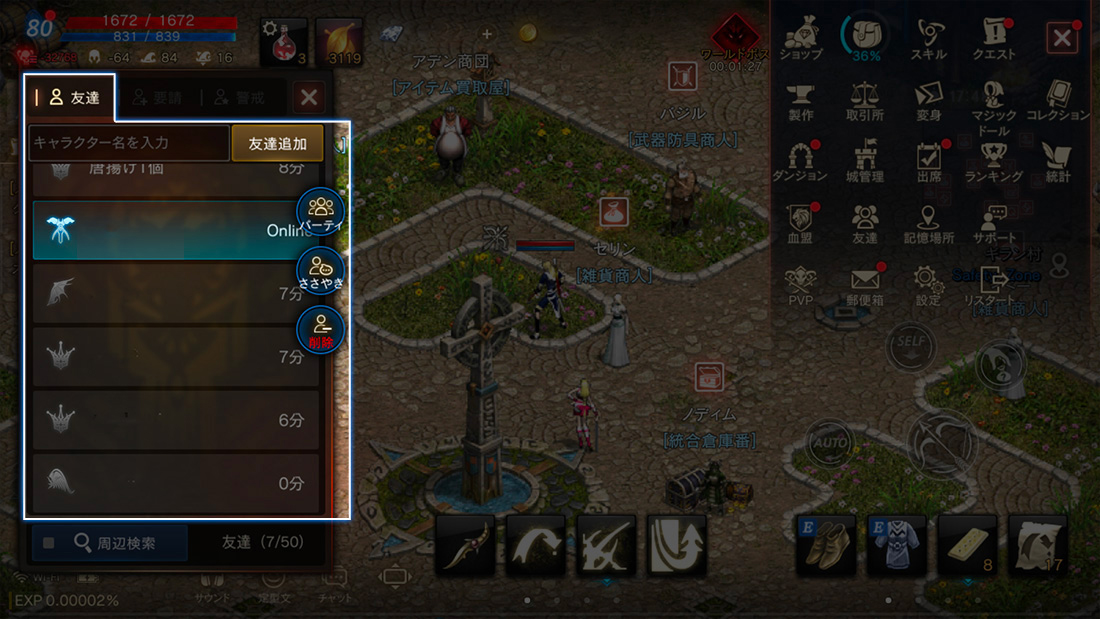Remove friend using 削除 button

coord(321,330)
